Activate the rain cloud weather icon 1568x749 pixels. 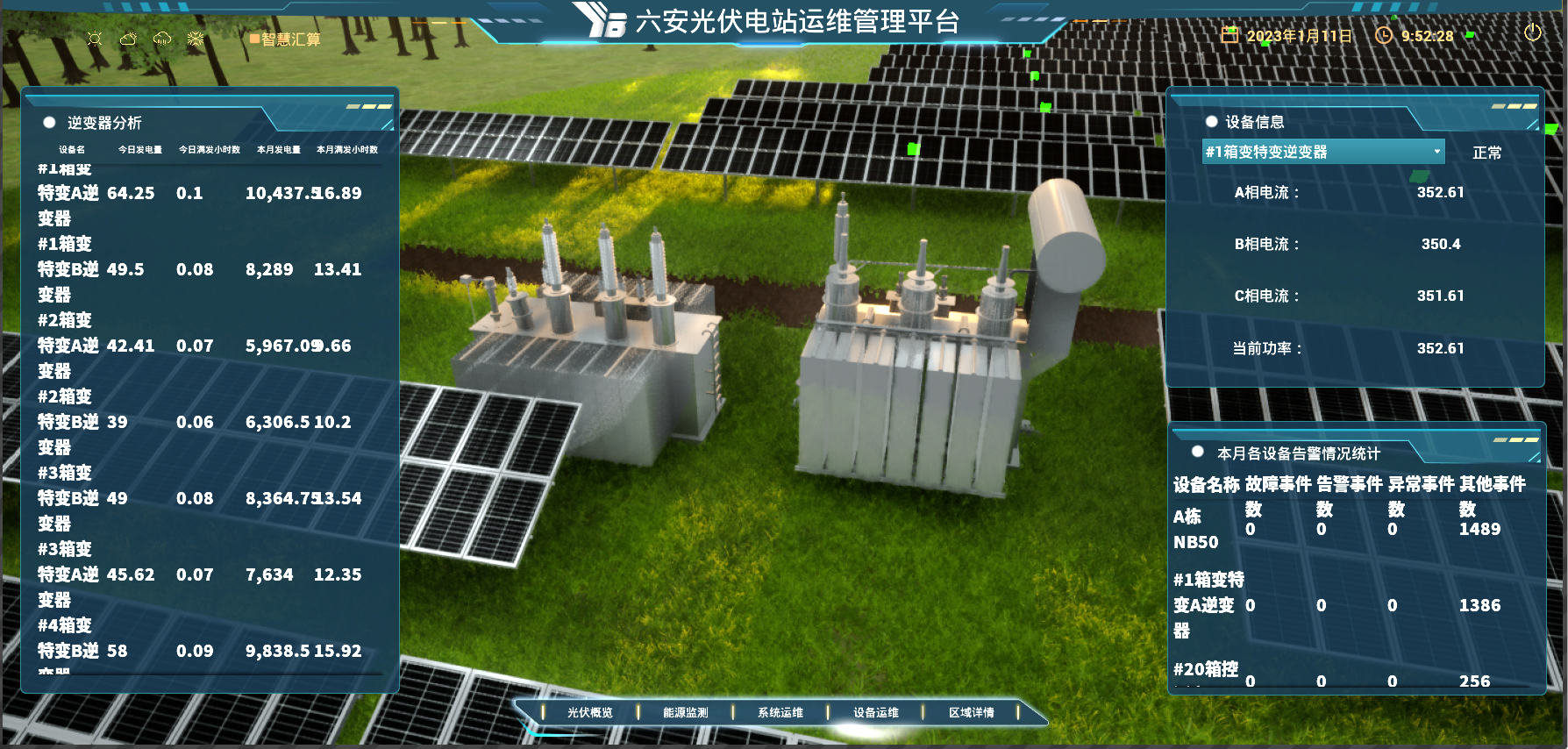[x=162, y=39]
